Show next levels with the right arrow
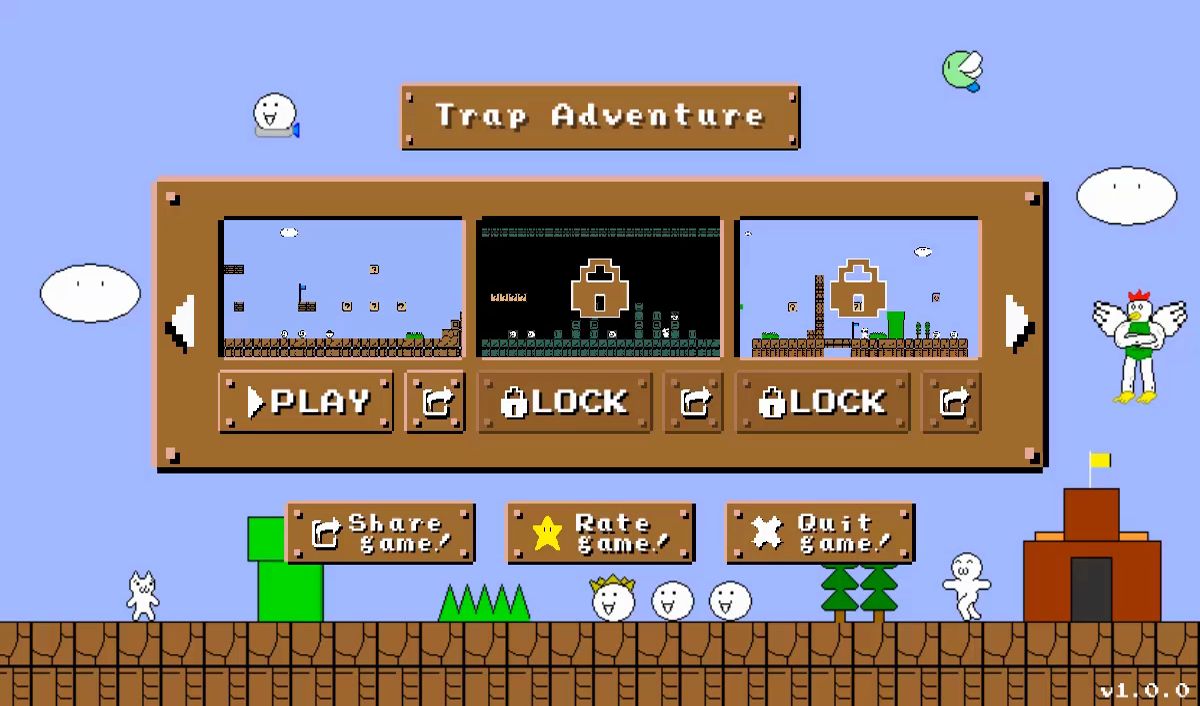 (1017, 322)
